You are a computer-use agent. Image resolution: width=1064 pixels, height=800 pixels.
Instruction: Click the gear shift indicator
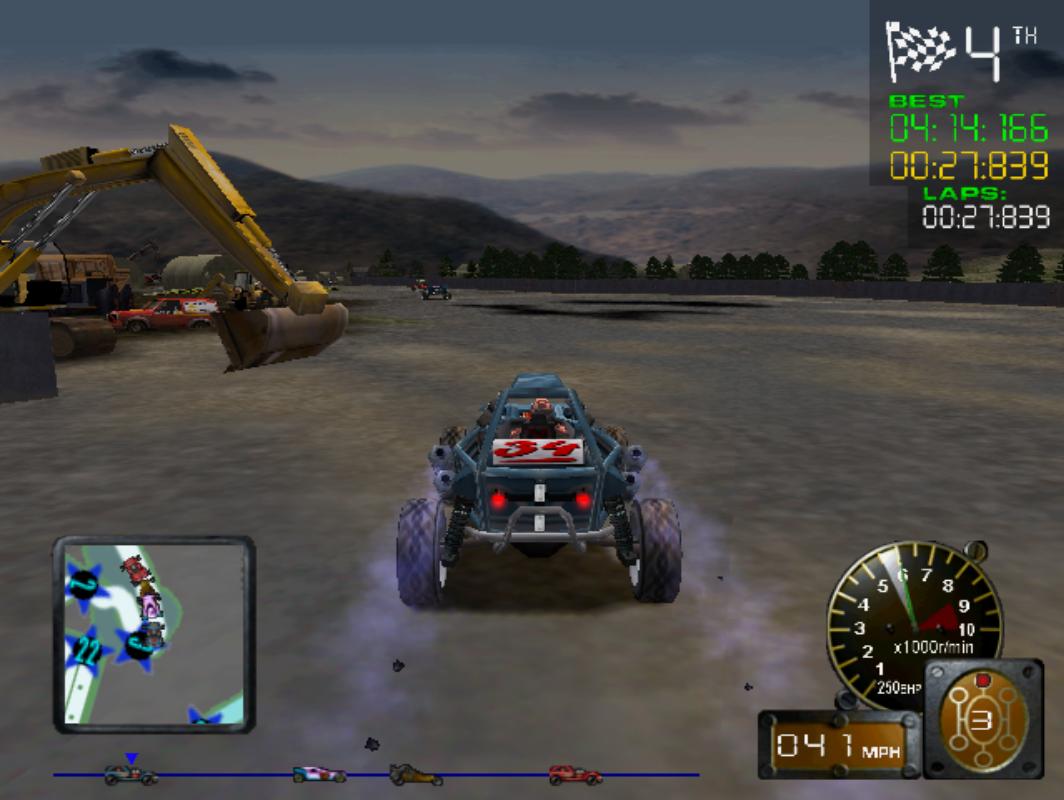pos(982,719)
